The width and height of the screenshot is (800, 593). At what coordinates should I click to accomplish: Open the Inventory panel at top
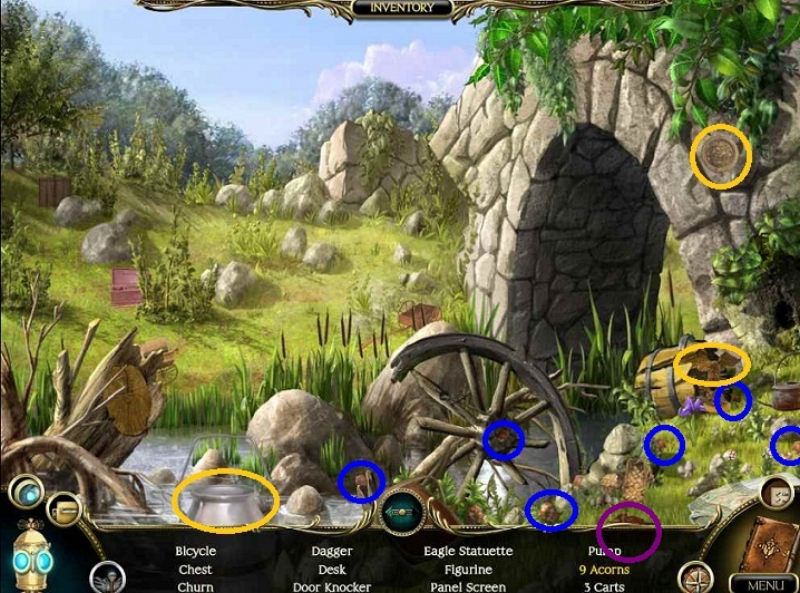[x=401, y=8]
